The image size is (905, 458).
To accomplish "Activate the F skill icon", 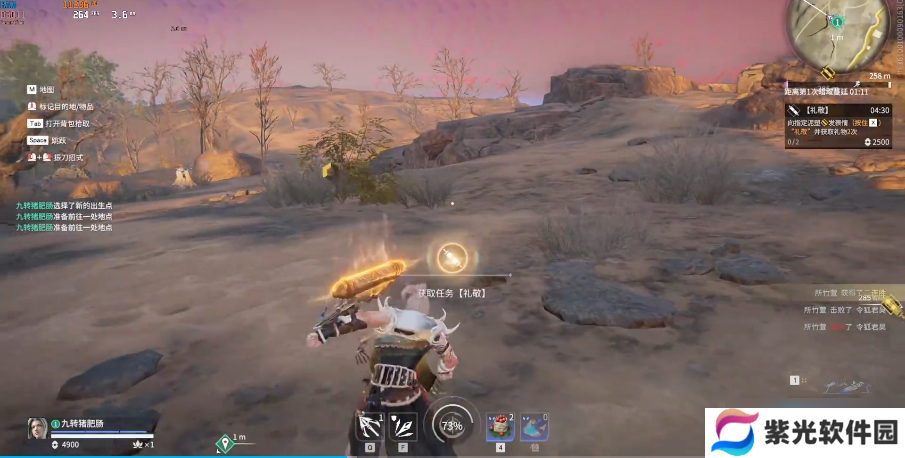I will [403, 427].
